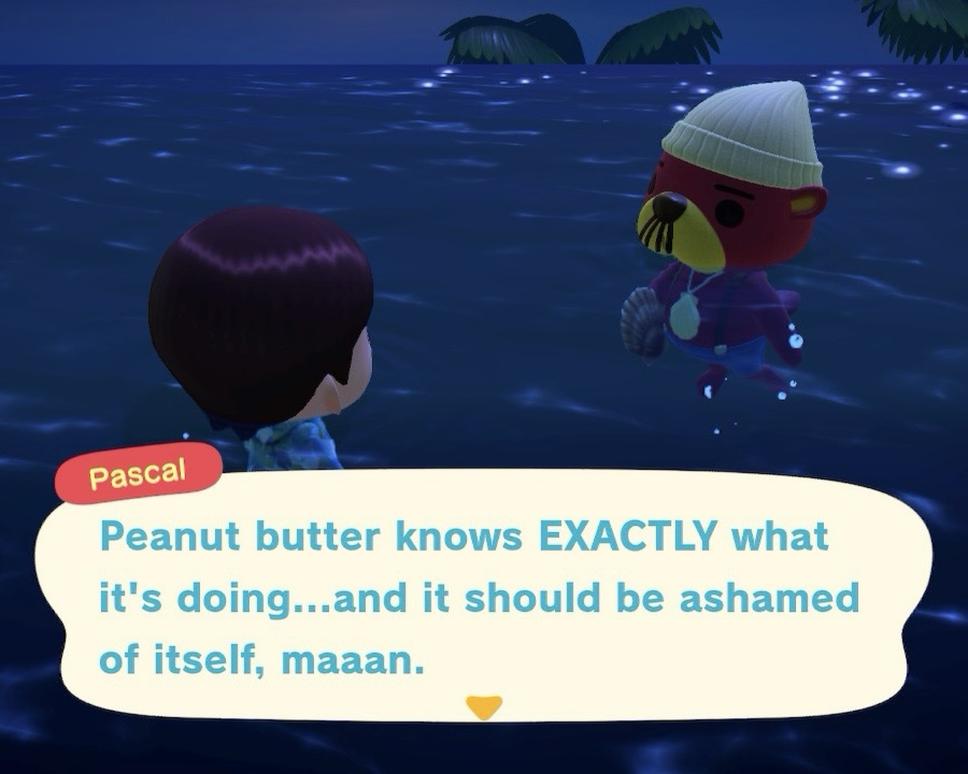Advance dialogue with the orange continue arrow
Viewport: 968px width, 774px height.
[485, 708]
